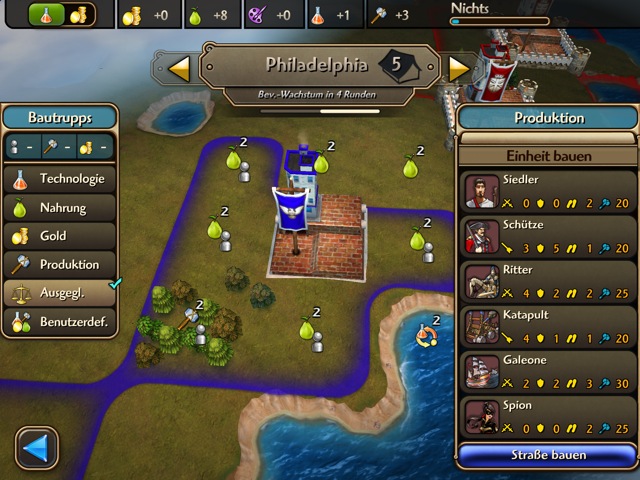This screenshot has height=480, width=640.
Task: Go to the next city with right arrow
Action: tap(459, 68)
